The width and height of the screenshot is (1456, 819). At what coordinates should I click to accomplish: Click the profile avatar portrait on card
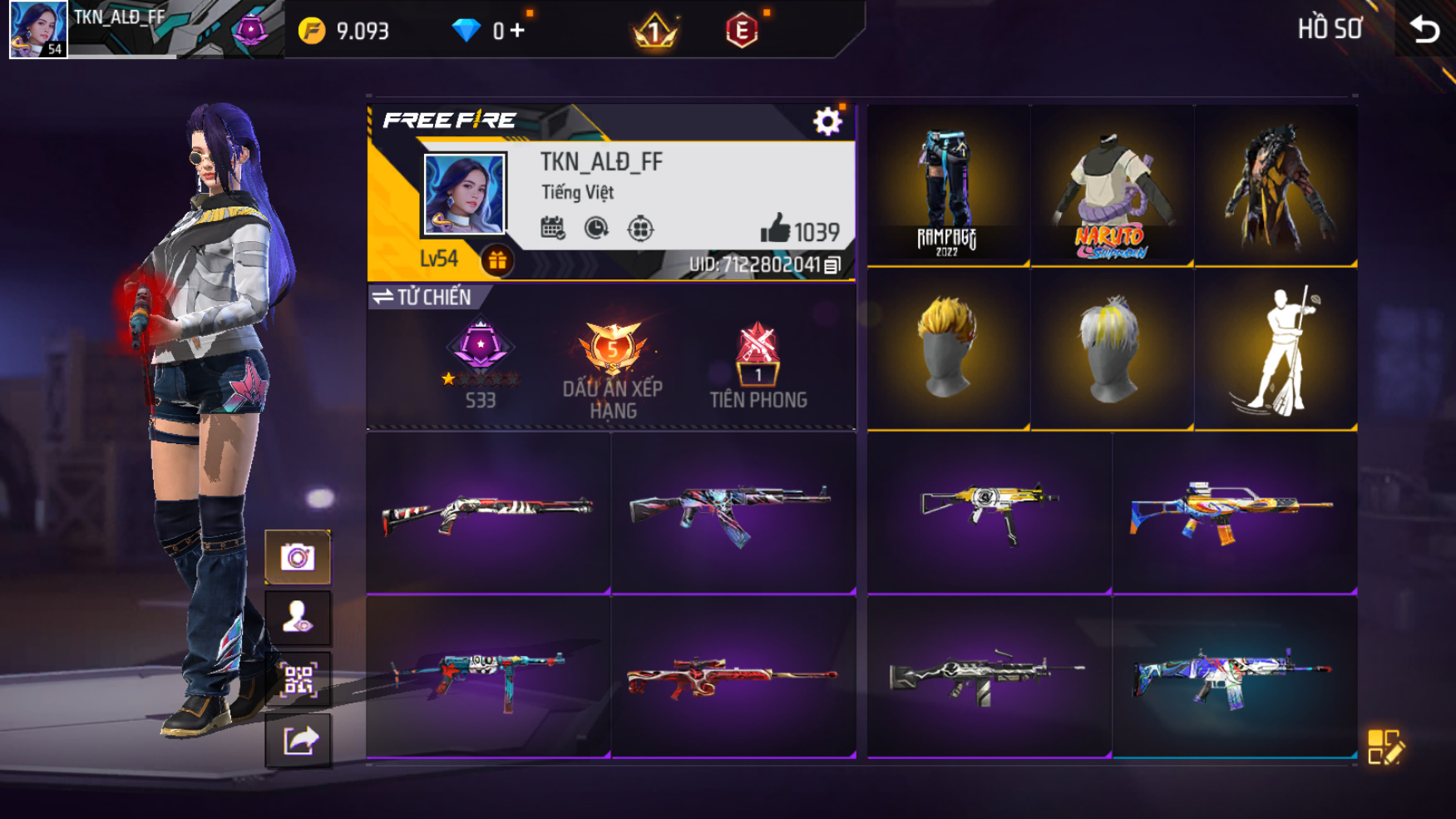(464, 195)
